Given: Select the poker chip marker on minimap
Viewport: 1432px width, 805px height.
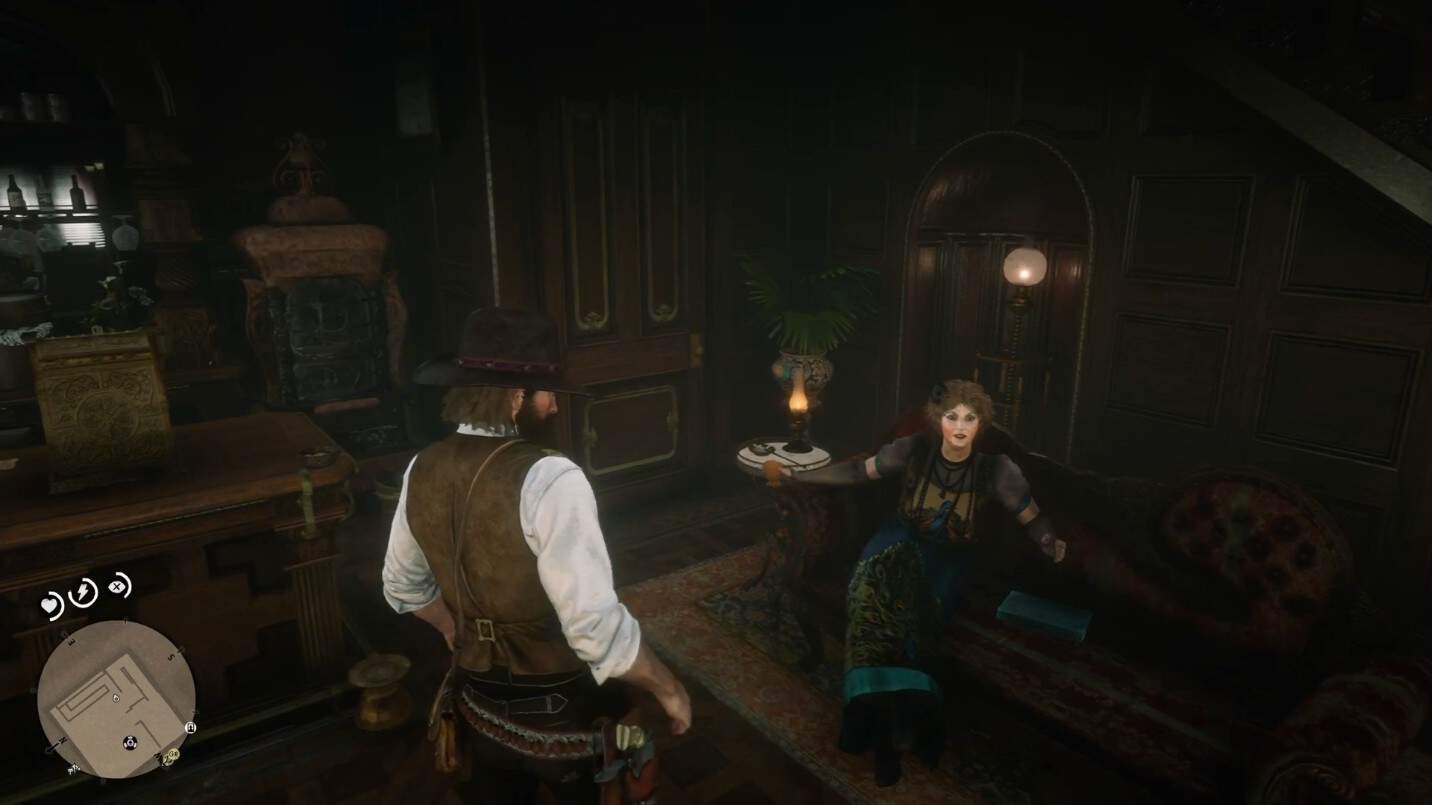Looking at the screenshot, I should (129, 742).
